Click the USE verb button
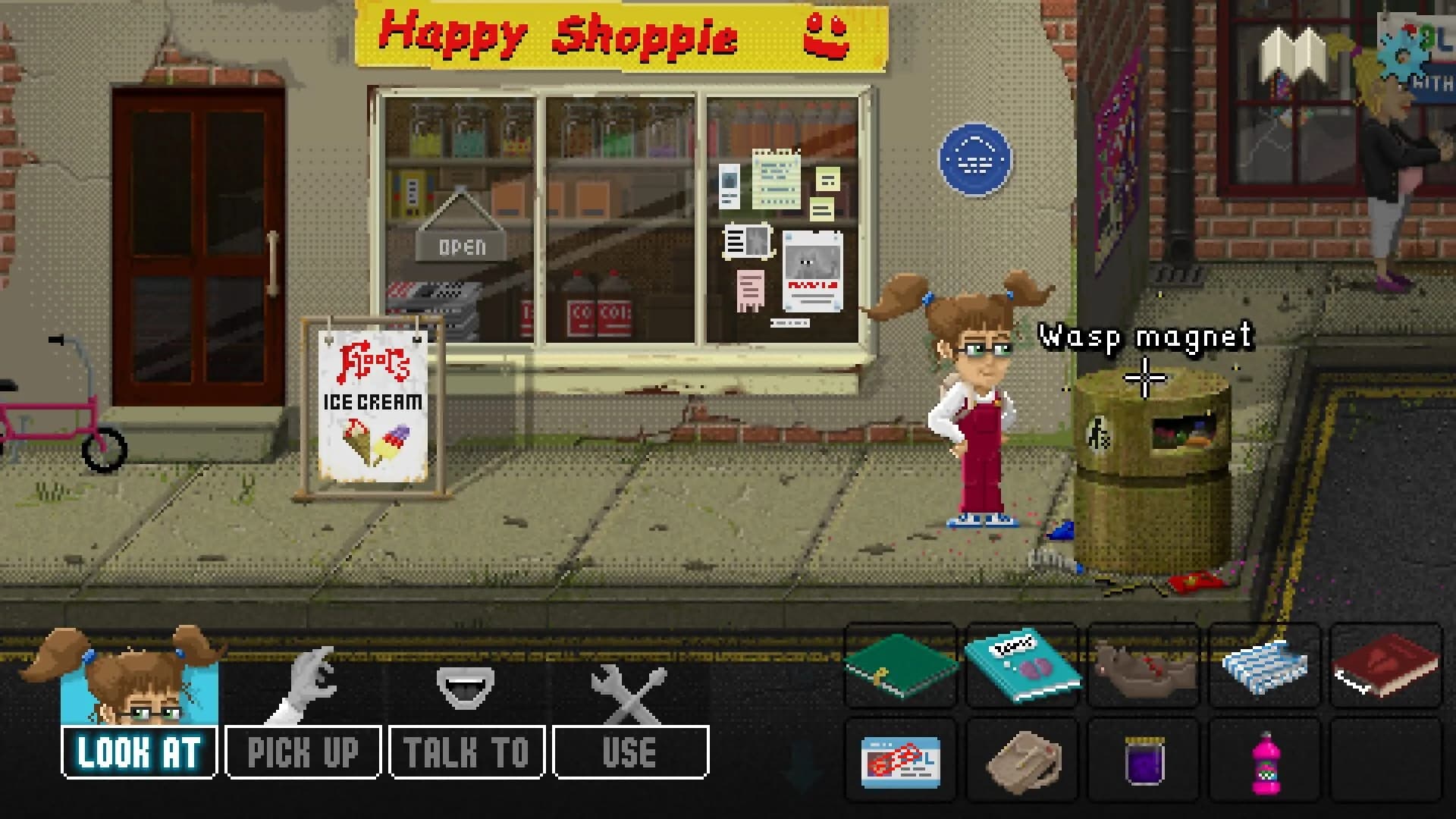This screenshot has width=1456, height=819. coord(628,752)
